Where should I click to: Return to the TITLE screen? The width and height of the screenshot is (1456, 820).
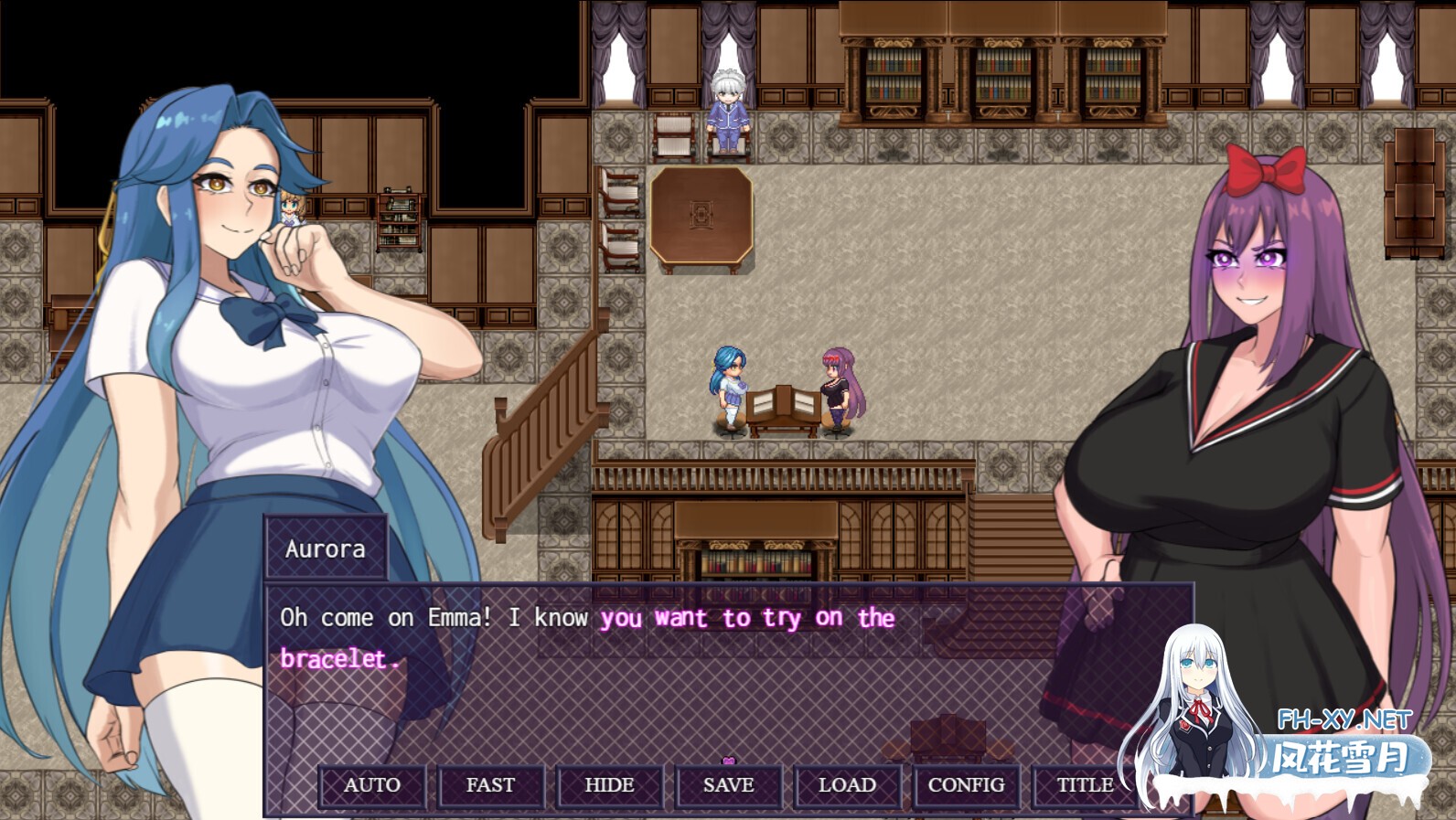click(1084, 785)
